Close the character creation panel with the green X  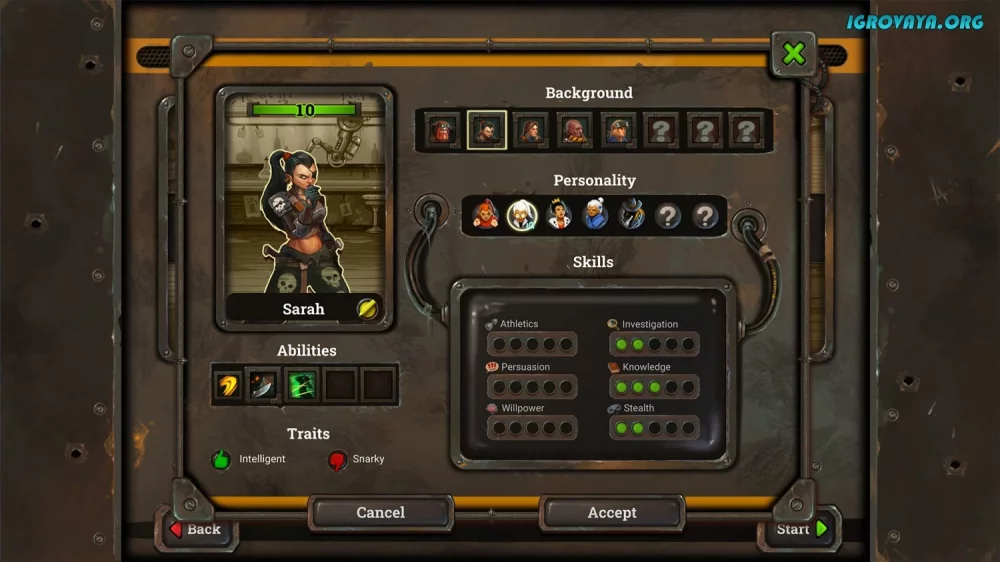tap(794, 53)
